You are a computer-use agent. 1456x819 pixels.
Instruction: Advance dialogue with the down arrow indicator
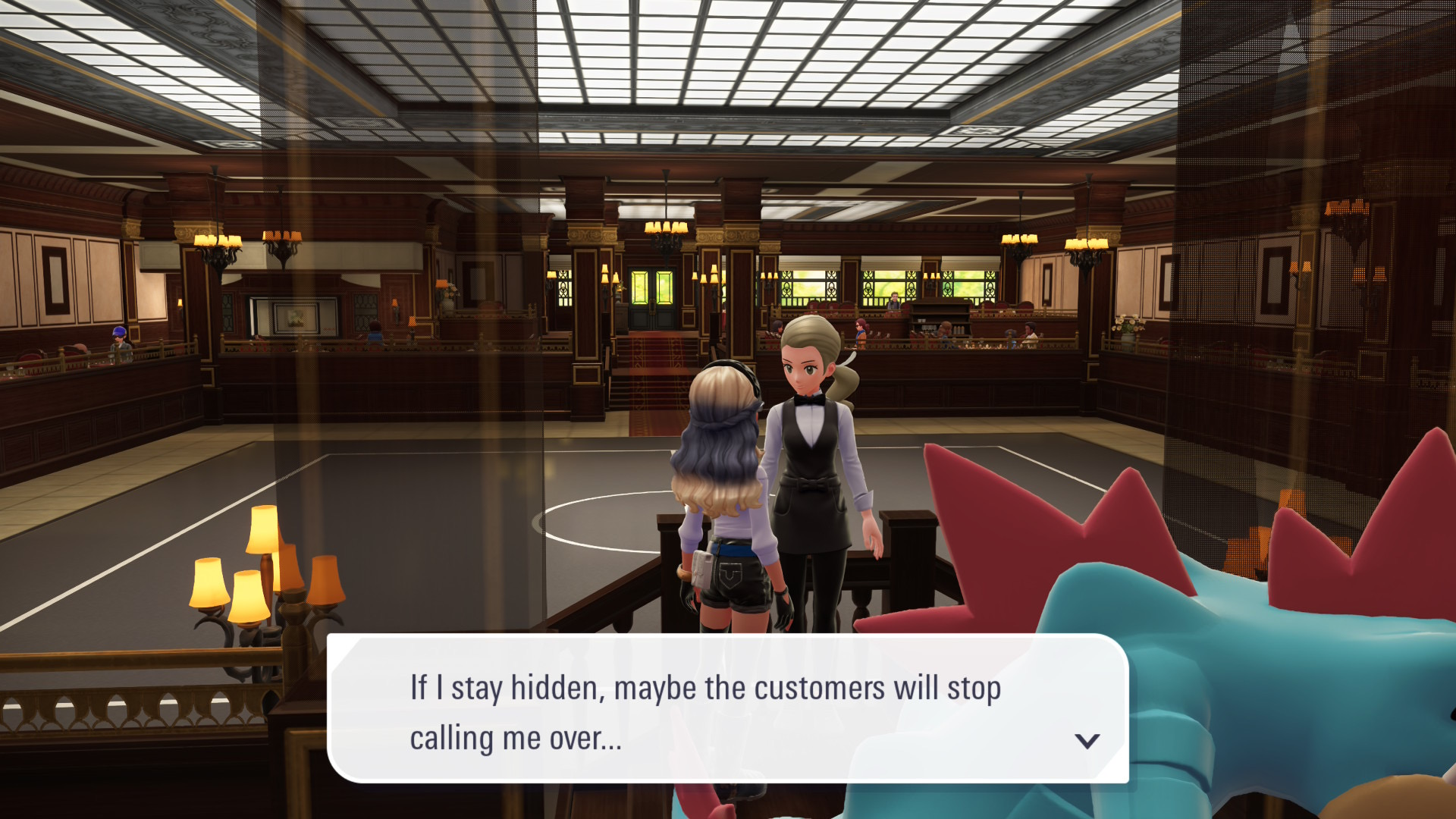[1087, 741]
